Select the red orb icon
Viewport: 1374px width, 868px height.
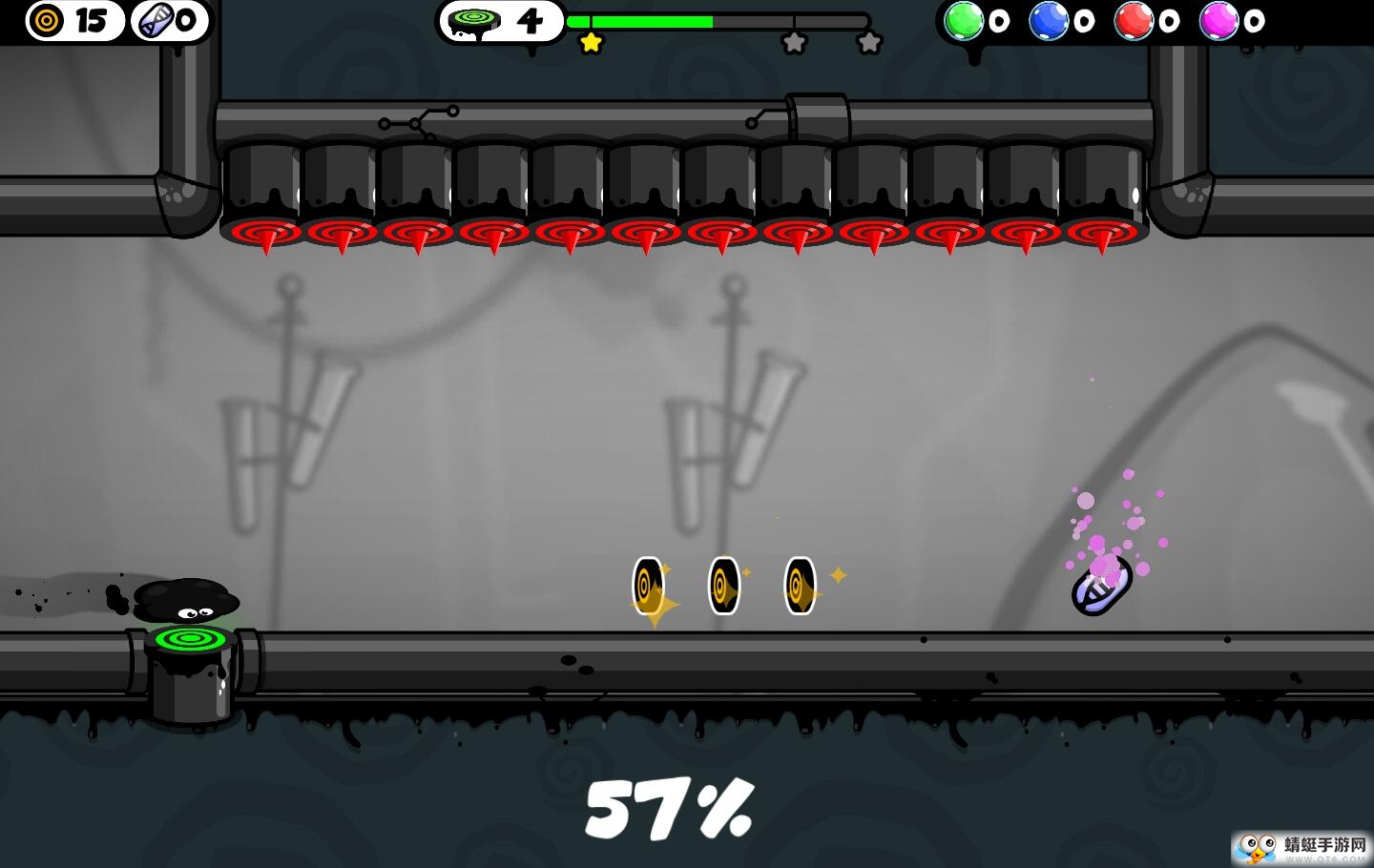1133,20
